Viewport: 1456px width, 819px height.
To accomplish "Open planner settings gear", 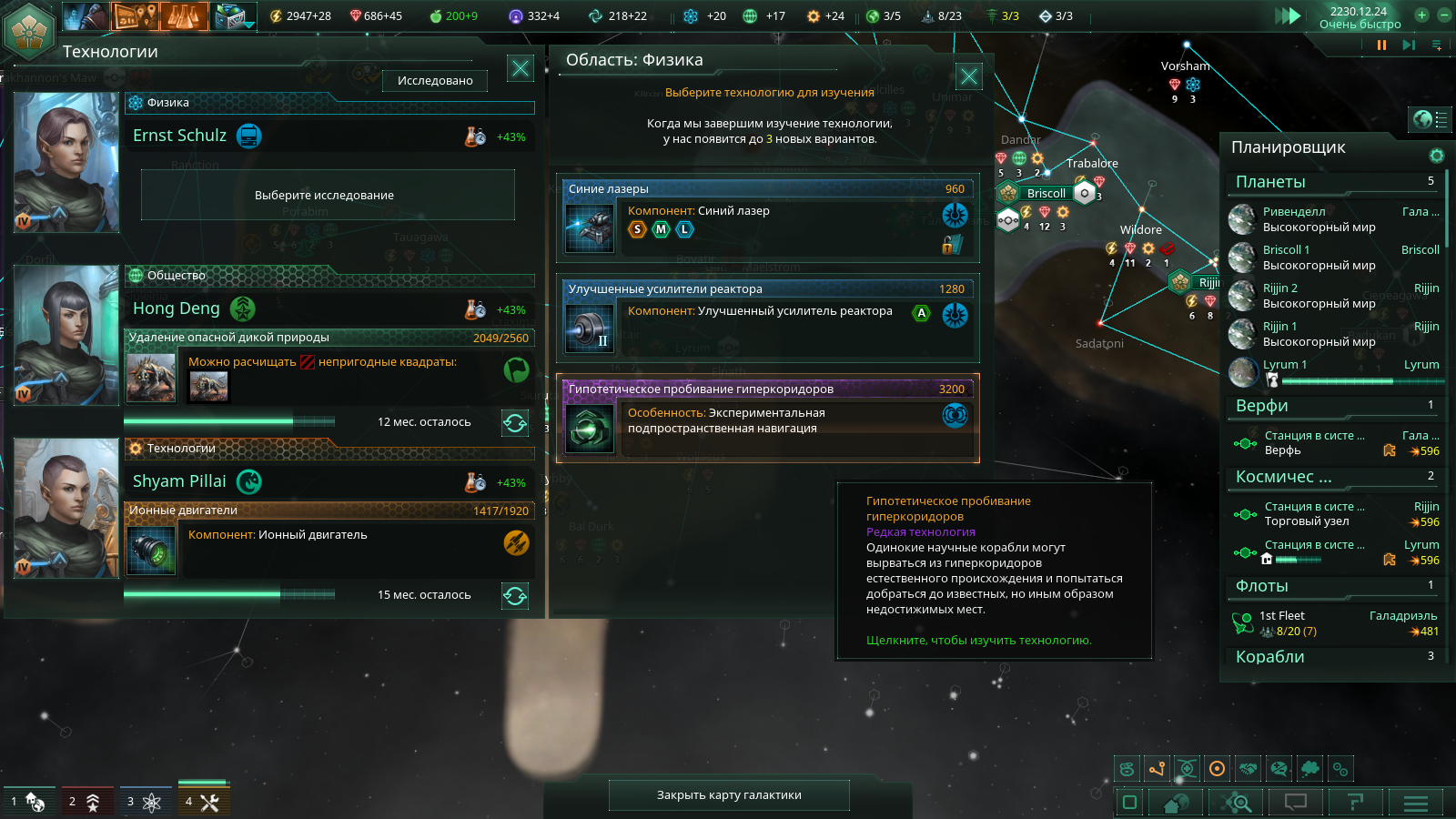I will (1437, 156).
